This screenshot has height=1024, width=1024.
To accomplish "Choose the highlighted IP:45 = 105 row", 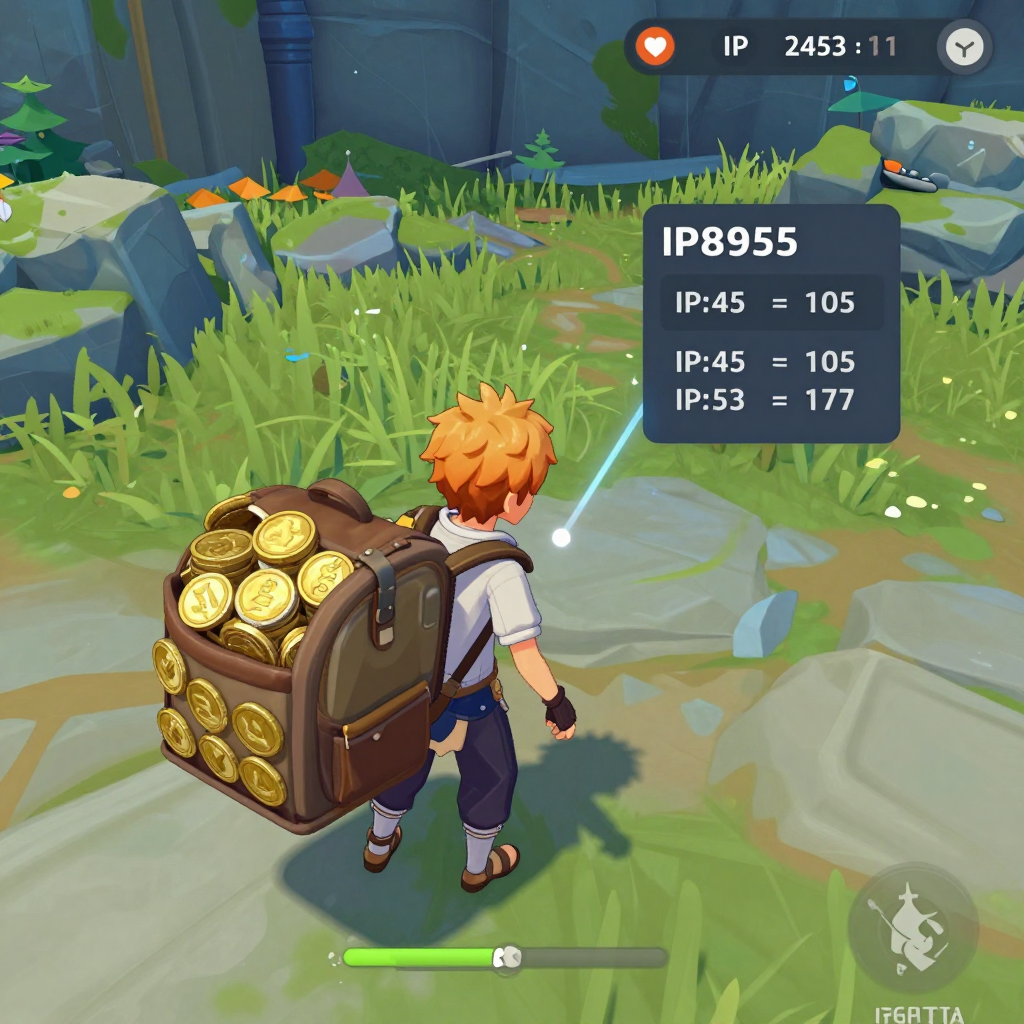I will pyautogui.click(x=771, y=302).
